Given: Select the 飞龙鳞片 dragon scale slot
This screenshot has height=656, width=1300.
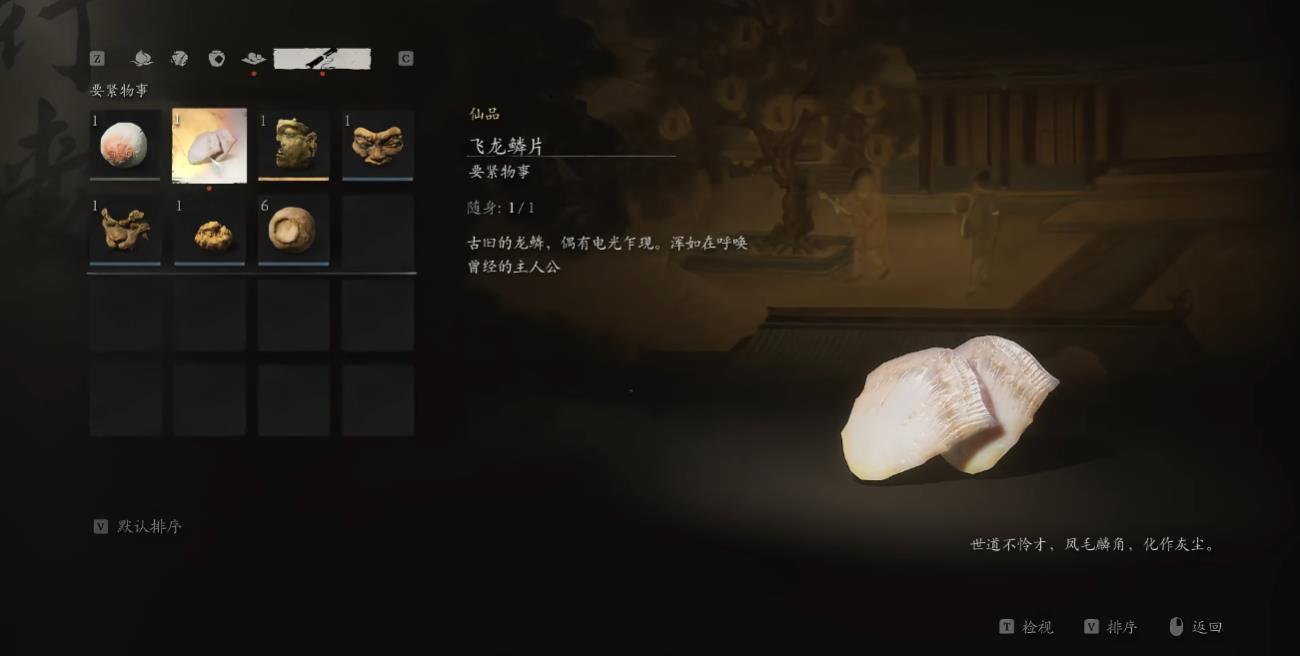Looking at the screenshot, I should (x=209, y=145).
